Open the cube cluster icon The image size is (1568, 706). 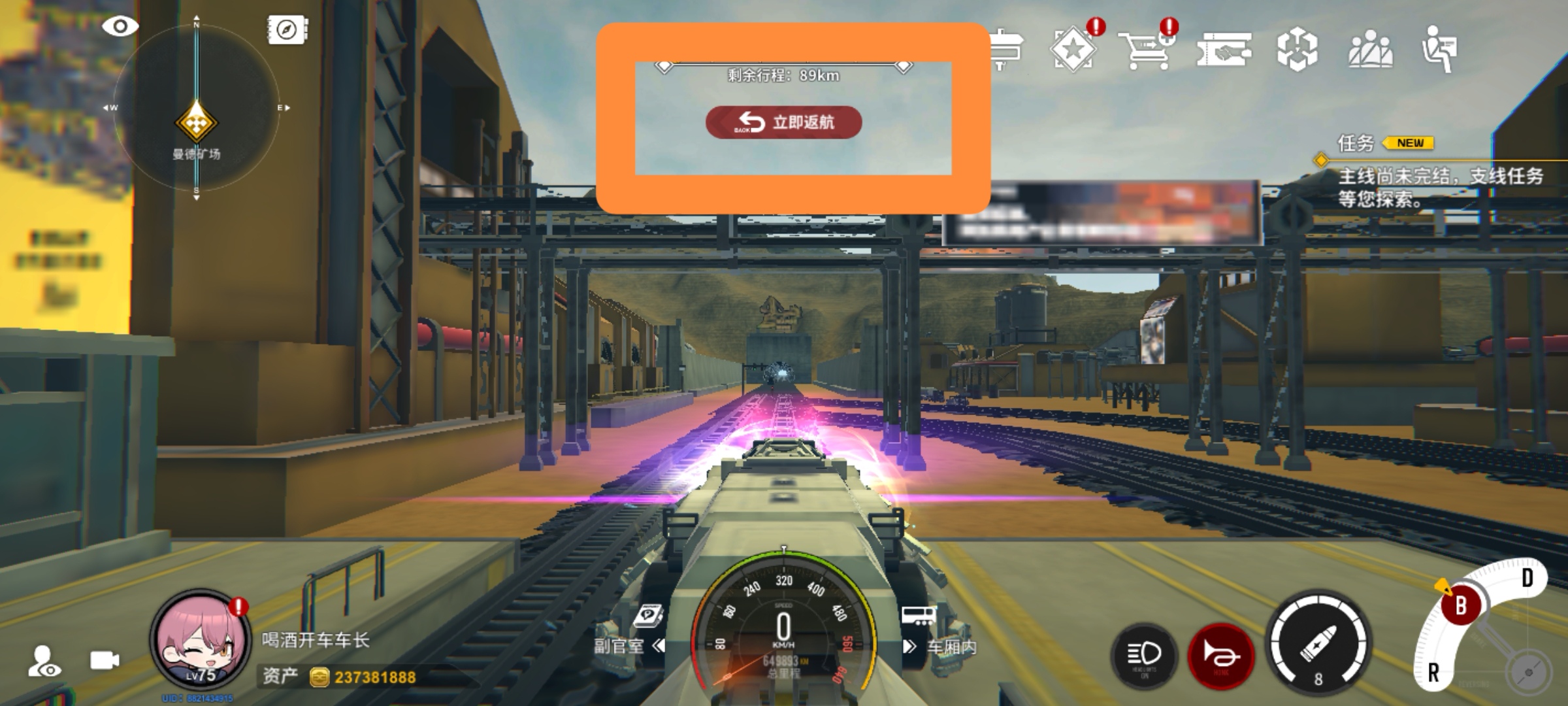click(x=1297, y=50)
